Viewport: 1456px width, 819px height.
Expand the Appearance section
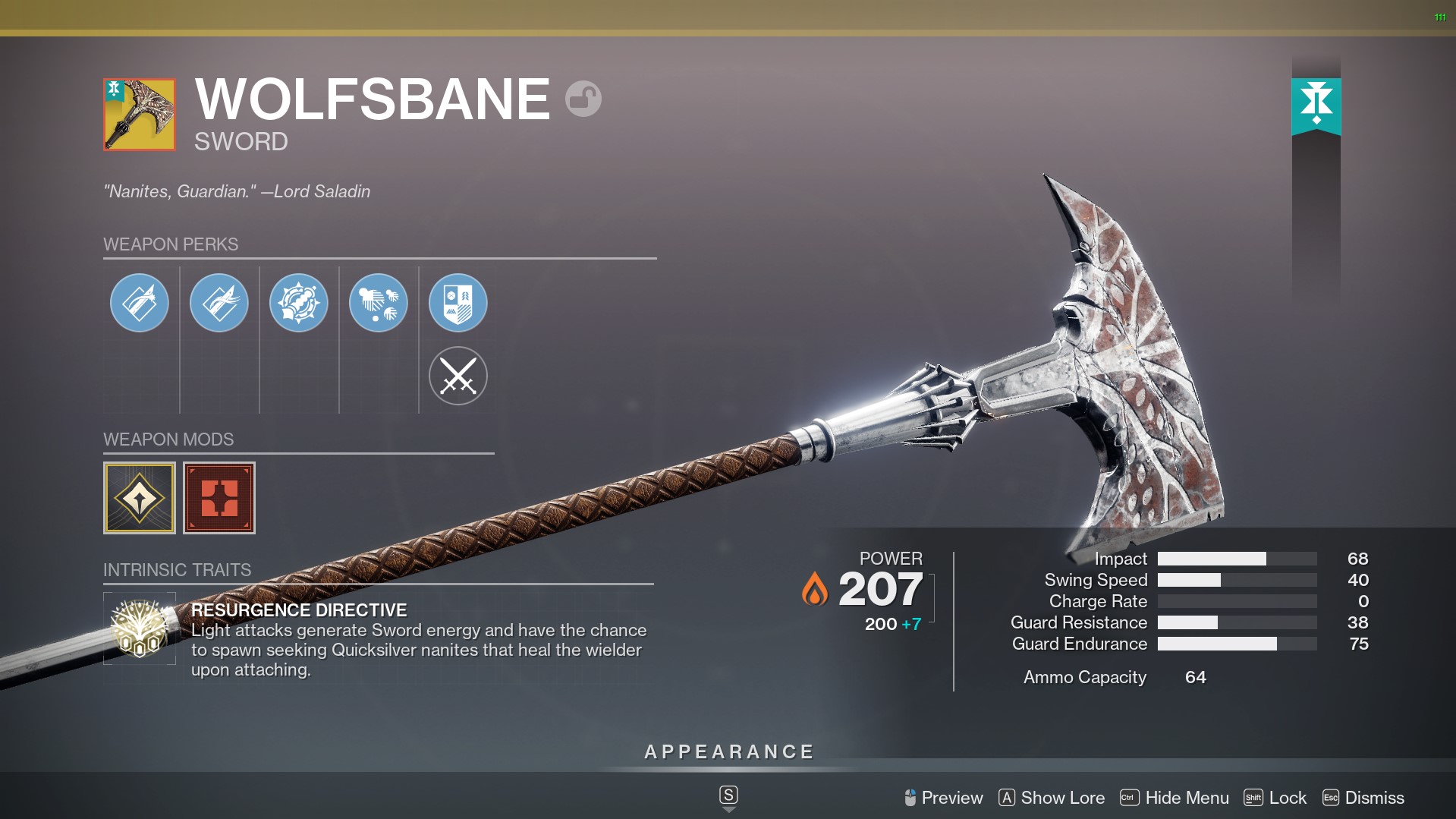click(x=728, y=752)
